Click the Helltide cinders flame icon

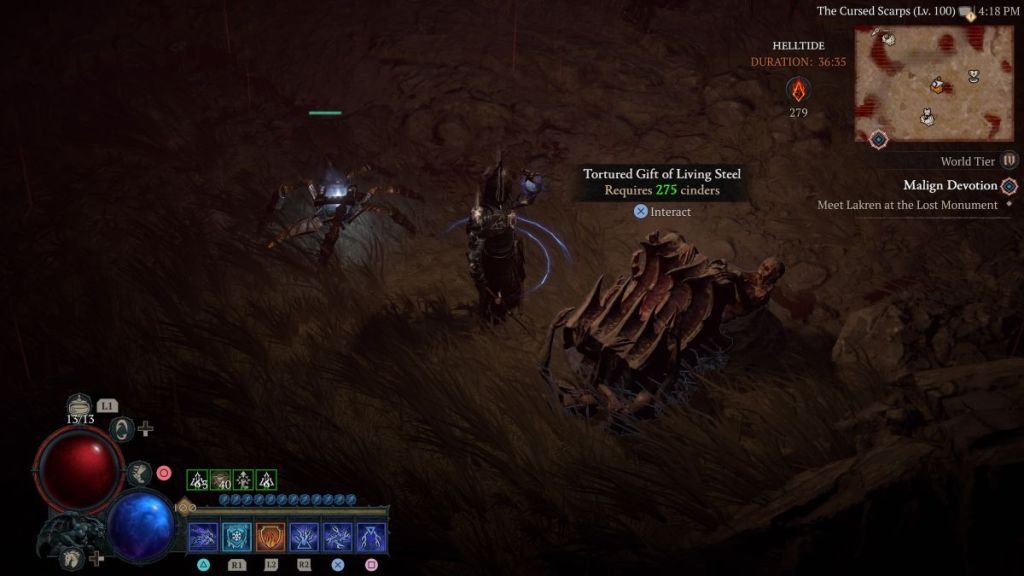[798, 90]
